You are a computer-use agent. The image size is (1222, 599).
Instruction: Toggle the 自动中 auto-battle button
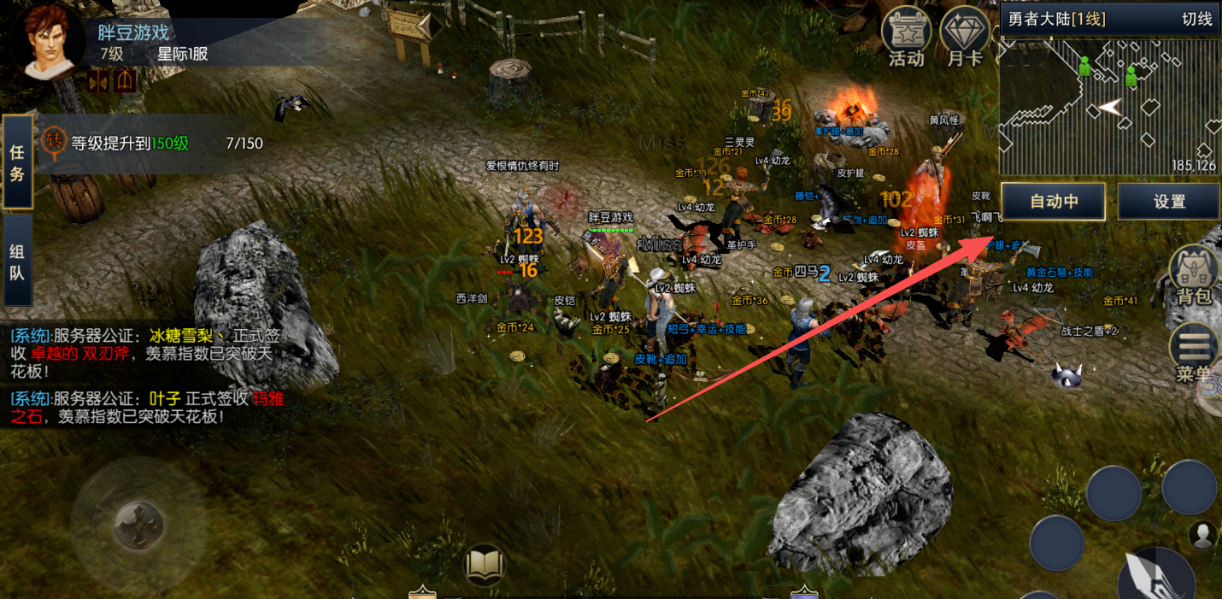(x=1053, y=201)
